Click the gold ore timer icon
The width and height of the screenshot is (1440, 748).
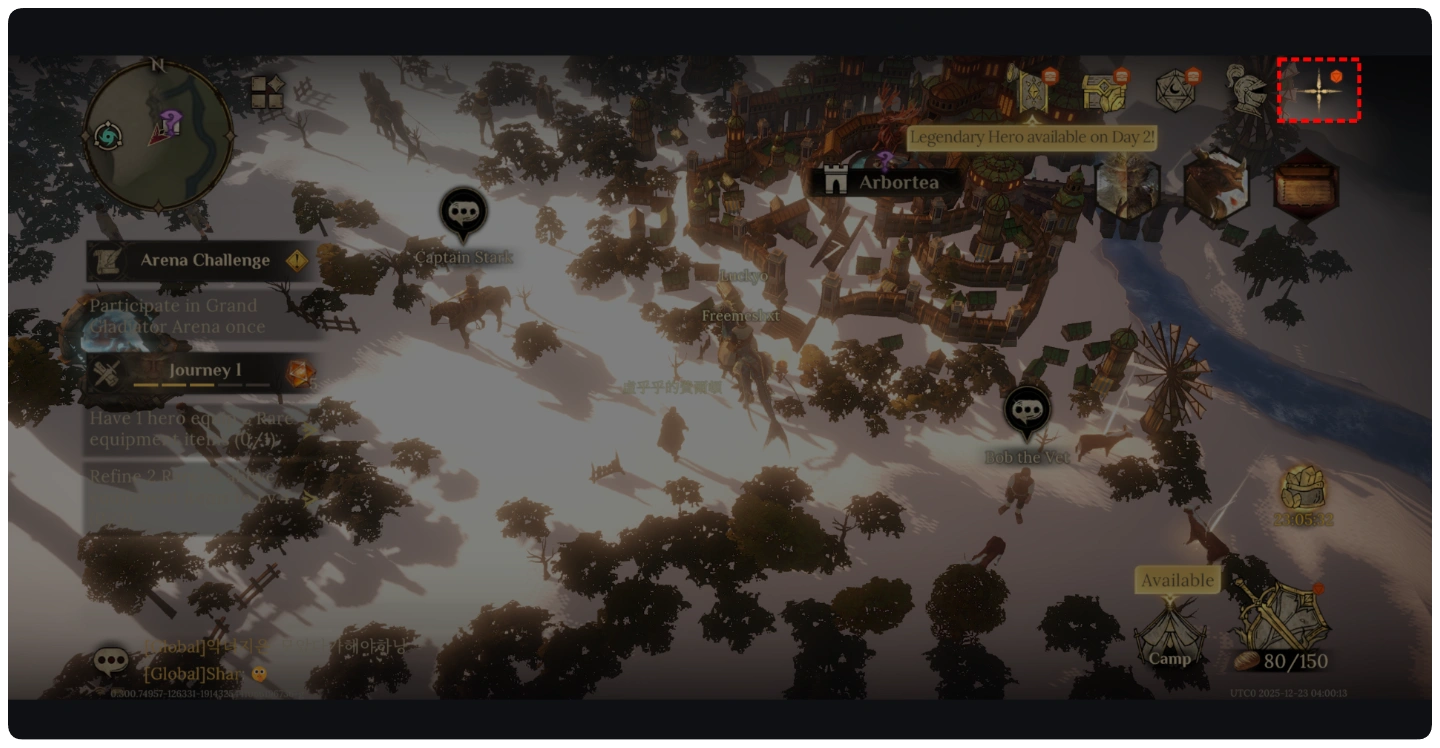[1303, 490]
